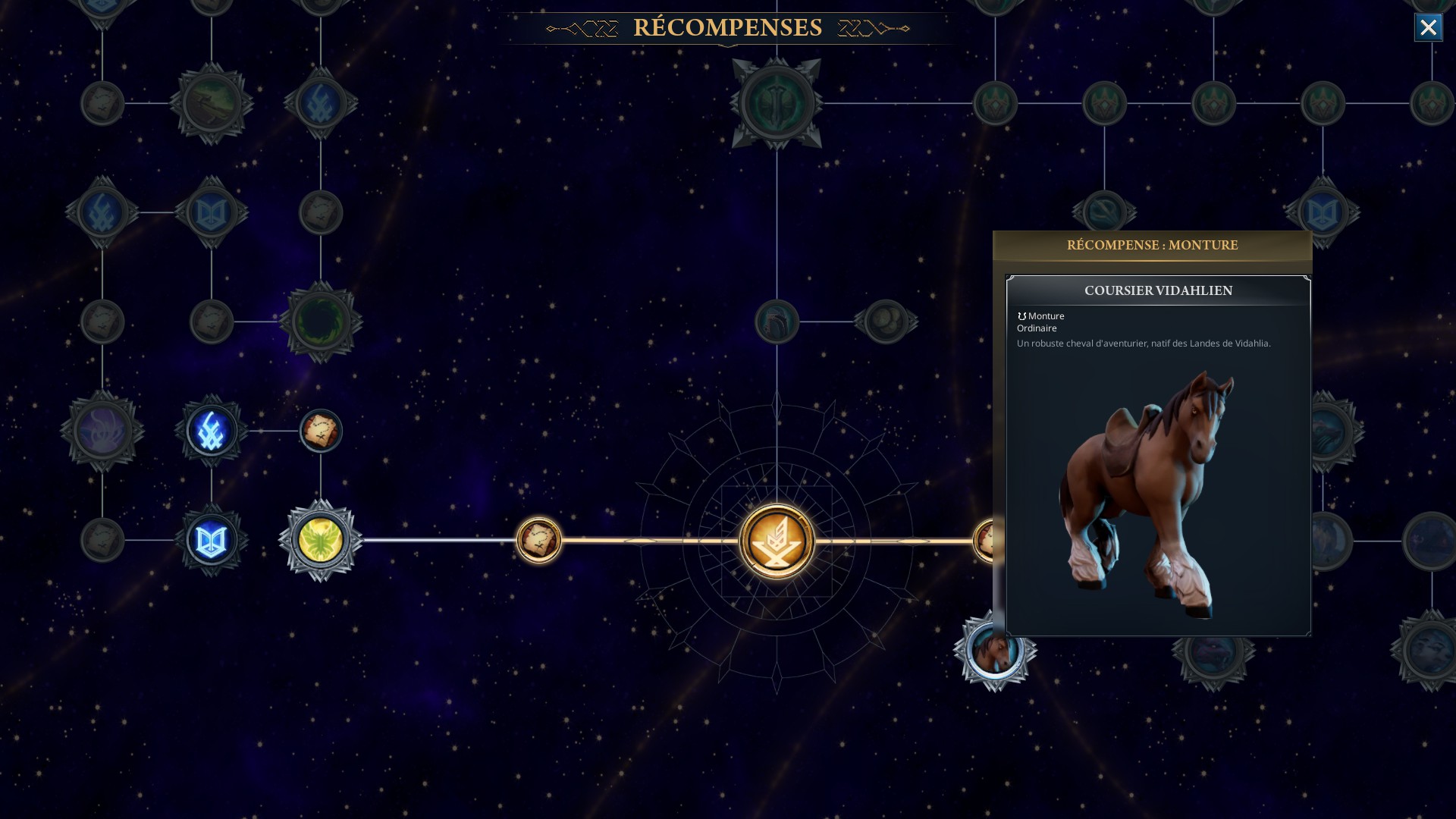
Task: Click the dim purple creature node
Action: (102, 431)
